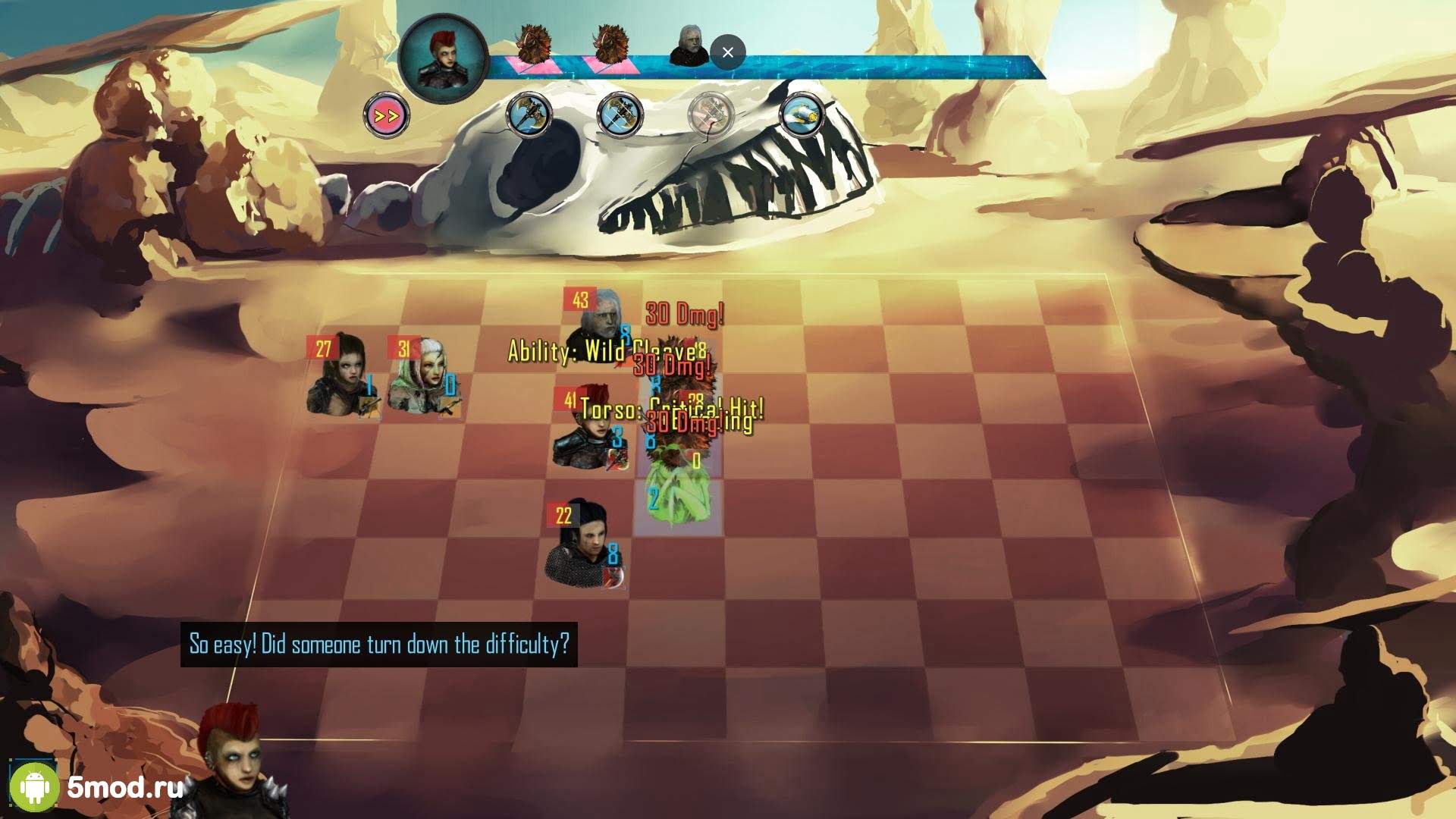Activate the bullet-shaped dash ability icon

pos(802,115)
